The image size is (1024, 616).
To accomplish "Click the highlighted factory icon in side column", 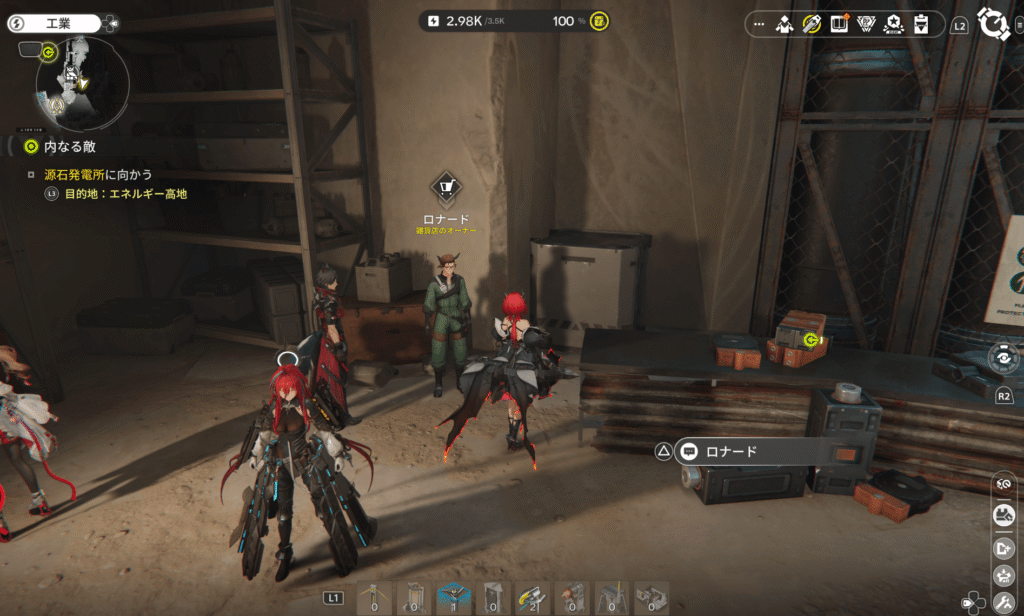I will tap(1002, 514).
